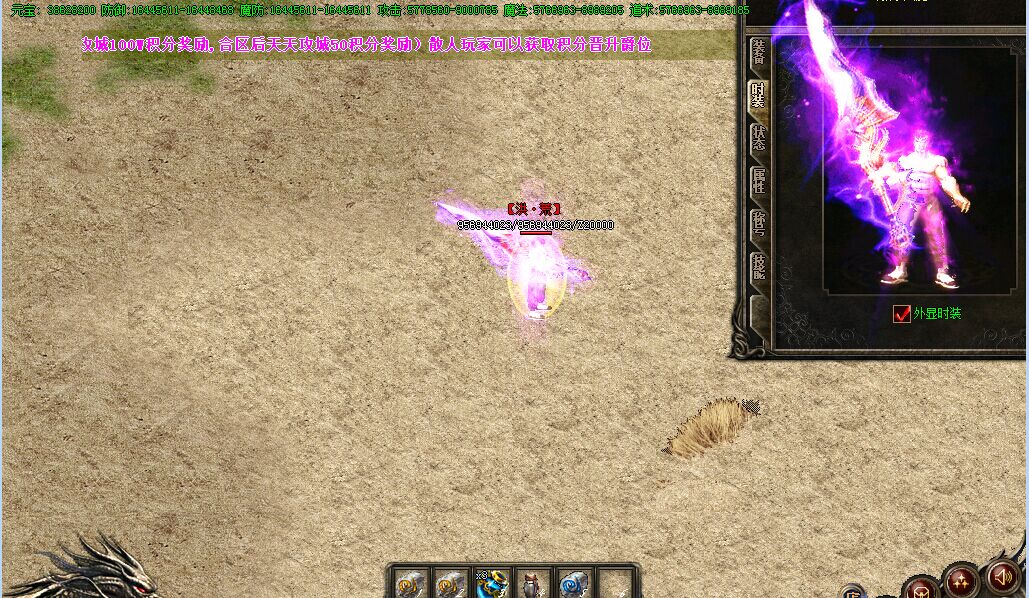Open the 状态 (Status) tab

759,138
